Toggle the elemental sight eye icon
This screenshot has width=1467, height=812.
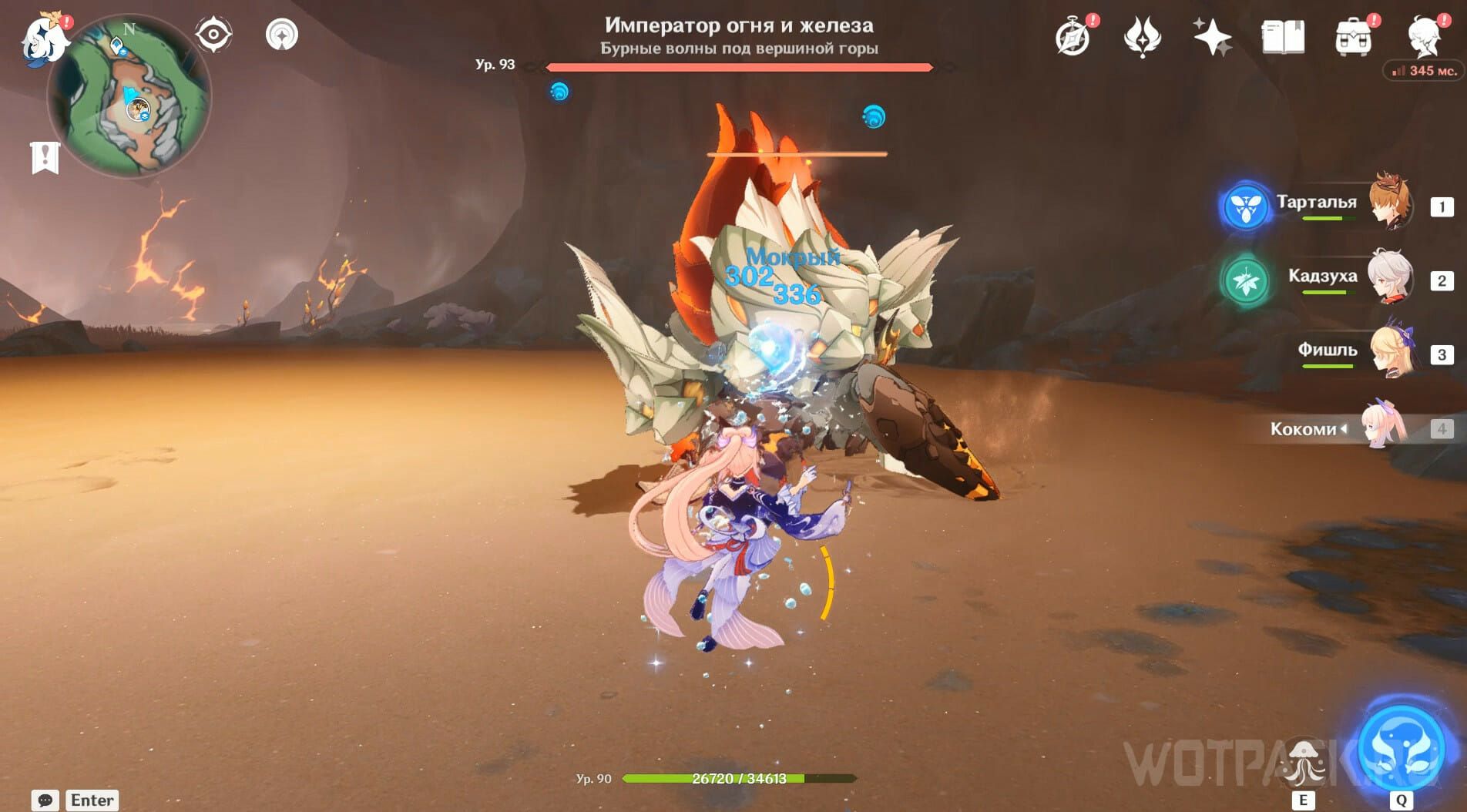click(x=213, y=35)
